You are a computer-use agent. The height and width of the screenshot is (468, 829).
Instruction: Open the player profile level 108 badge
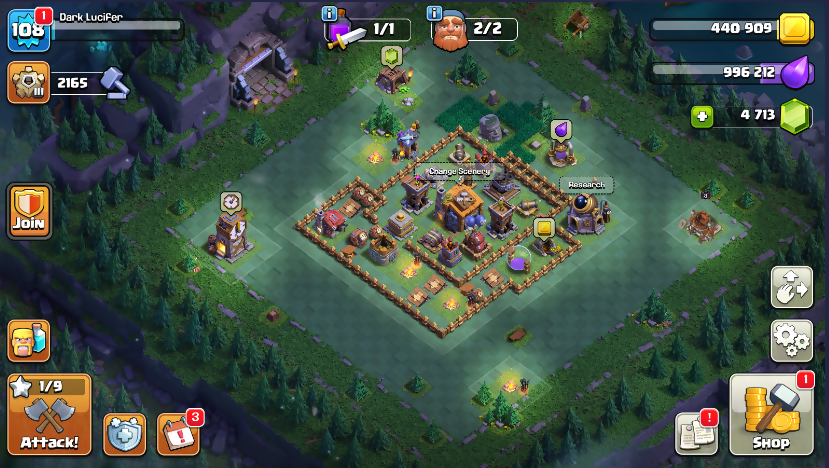(x=27, y=29)
